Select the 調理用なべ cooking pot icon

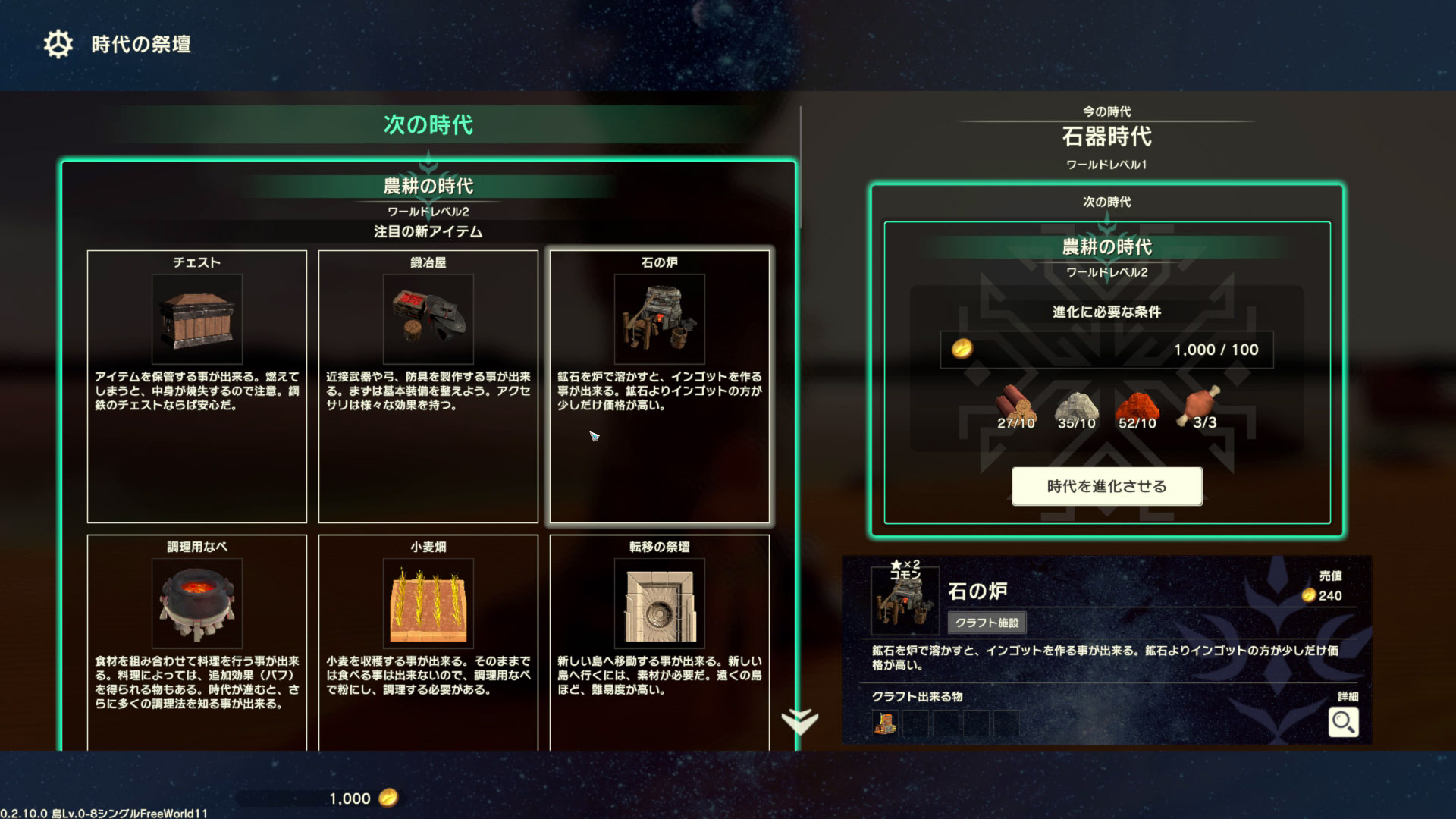coord(197,603)
